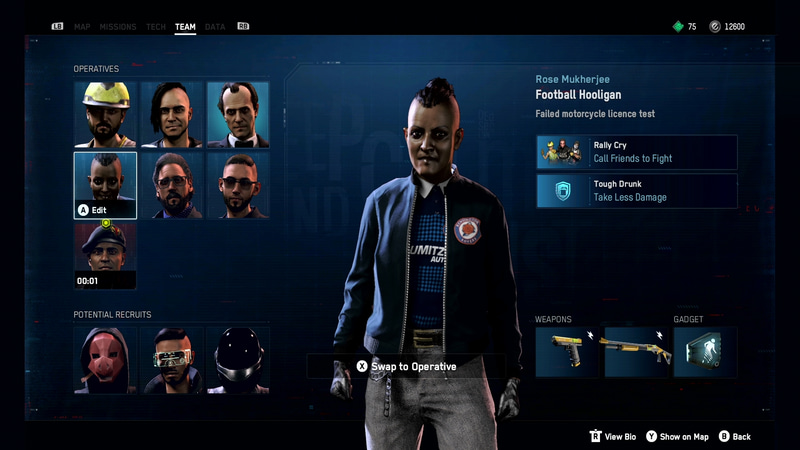Select the Tough Drunk perk panel
This screenshot has height=450, width=800.
click(637, 191)
